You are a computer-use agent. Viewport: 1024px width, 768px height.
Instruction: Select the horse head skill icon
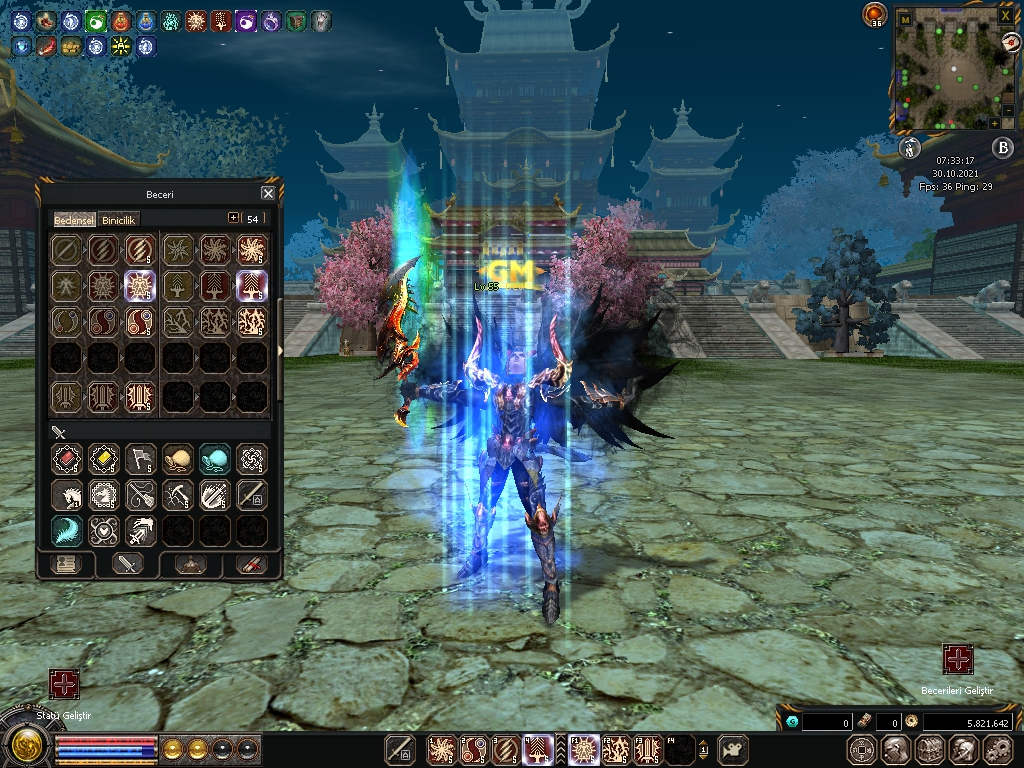(66, 494)
